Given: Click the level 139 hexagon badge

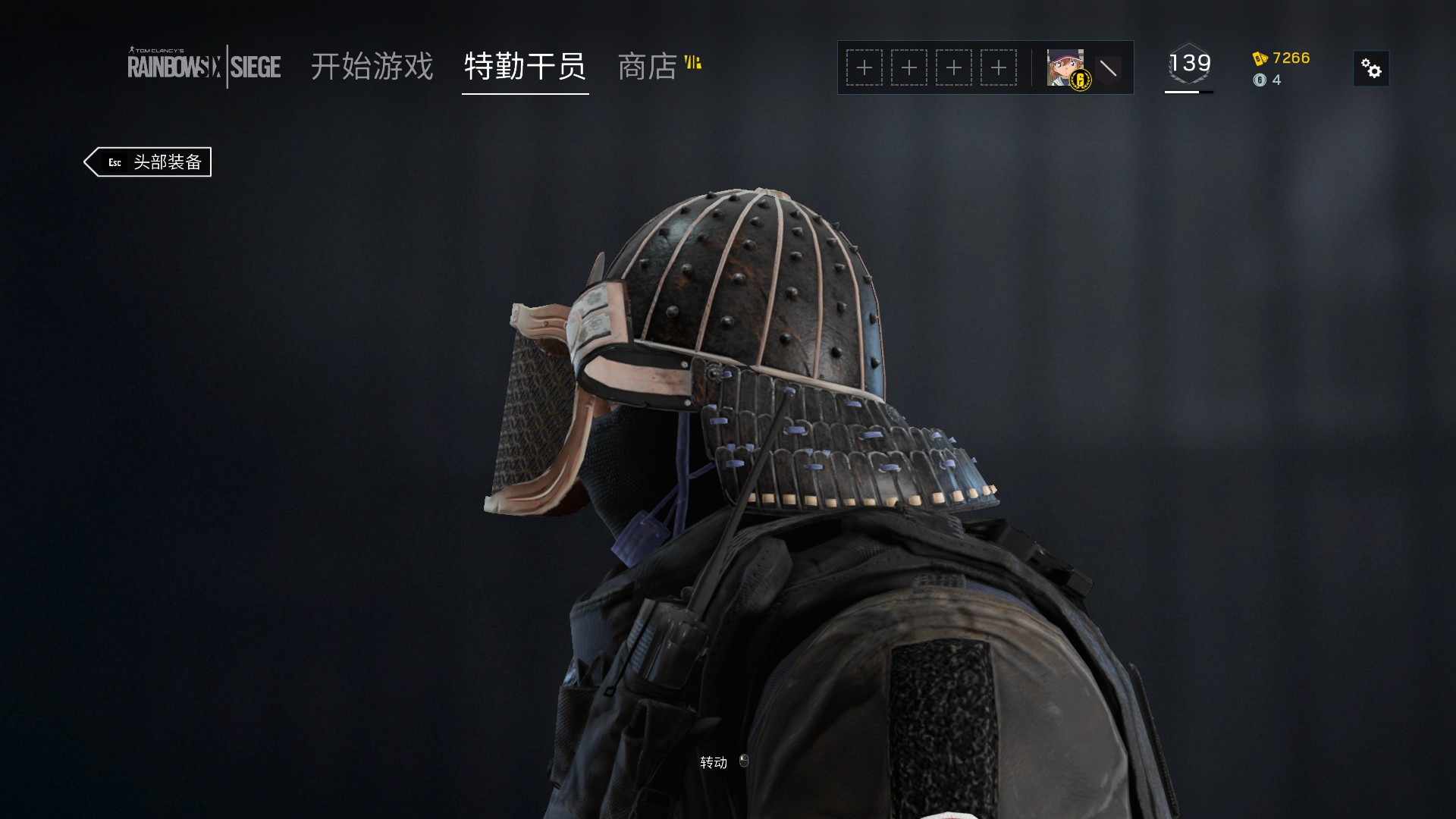Looking at the screenshot, I should tap(1189, 64).
